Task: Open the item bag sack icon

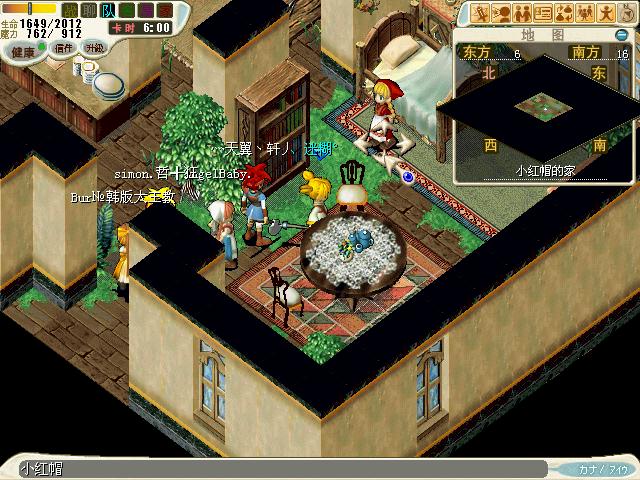Action: point(627,12)
